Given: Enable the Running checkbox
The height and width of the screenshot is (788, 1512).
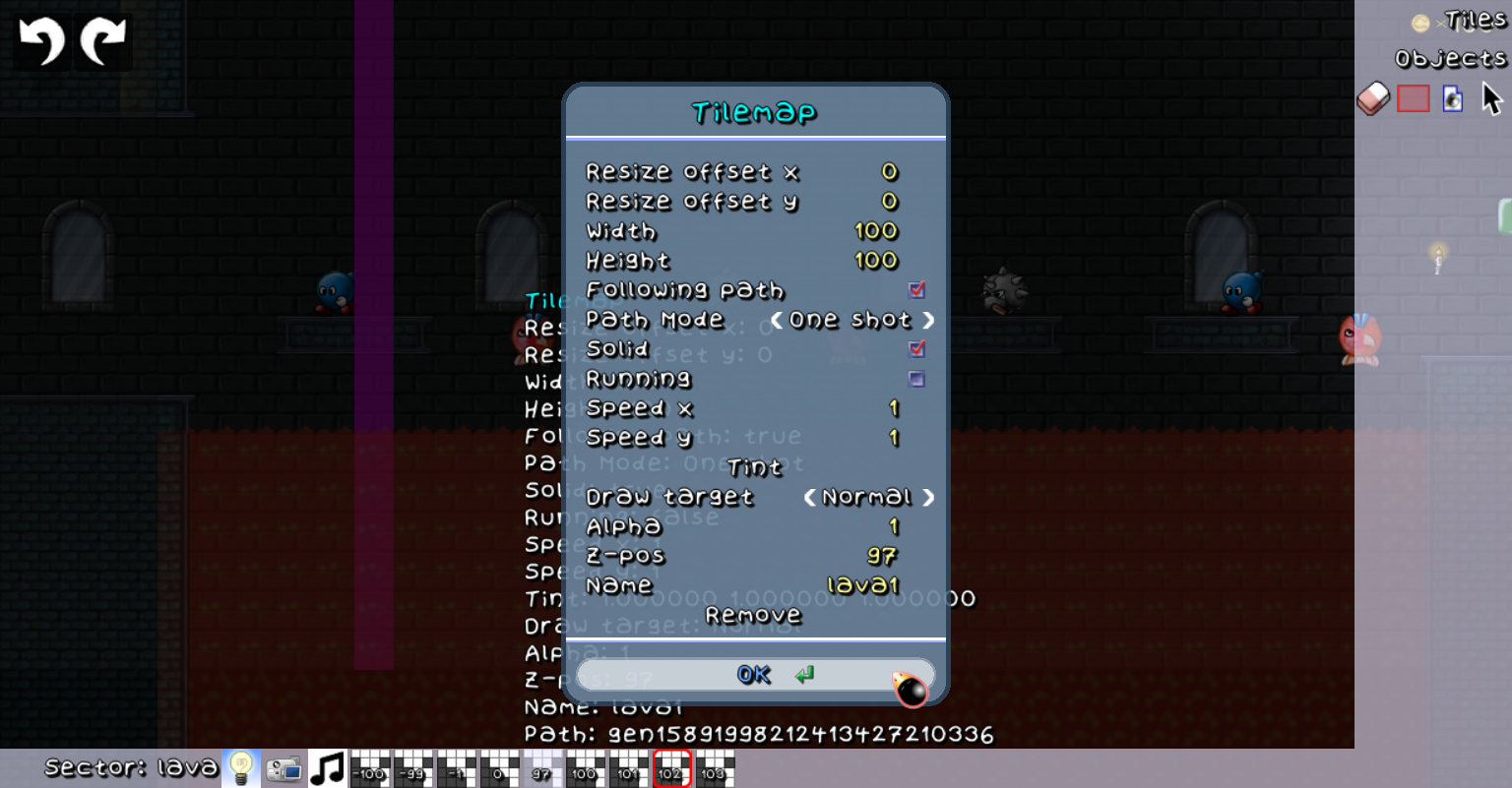Looking at the screenshot, I should (917, 379).
